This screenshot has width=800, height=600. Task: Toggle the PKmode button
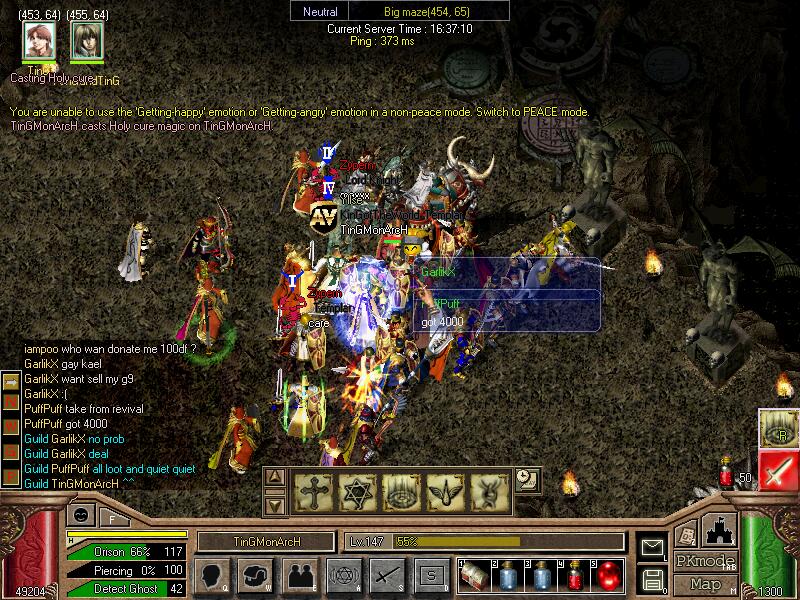point(705,561)
